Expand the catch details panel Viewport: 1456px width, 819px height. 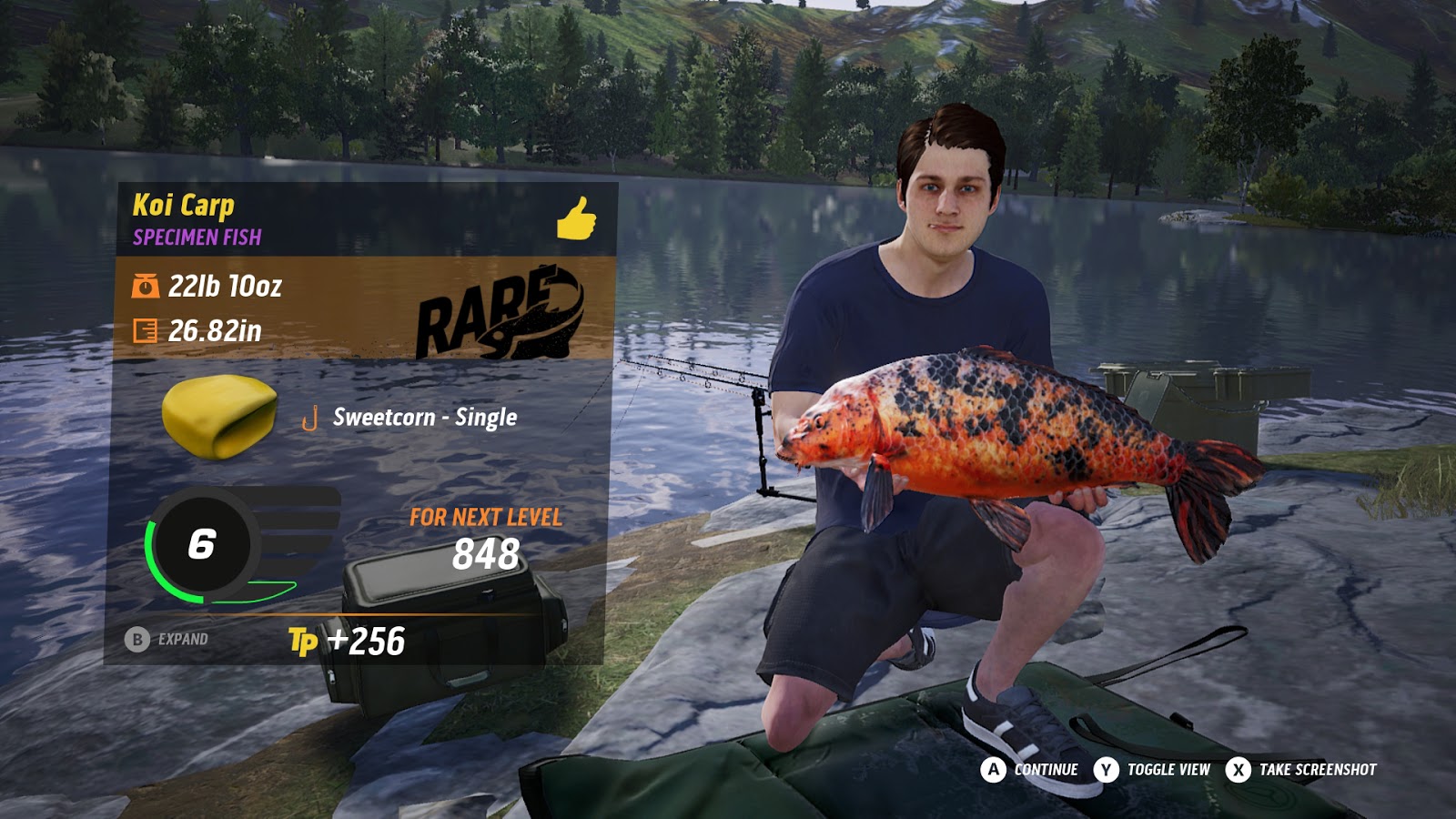167,640
